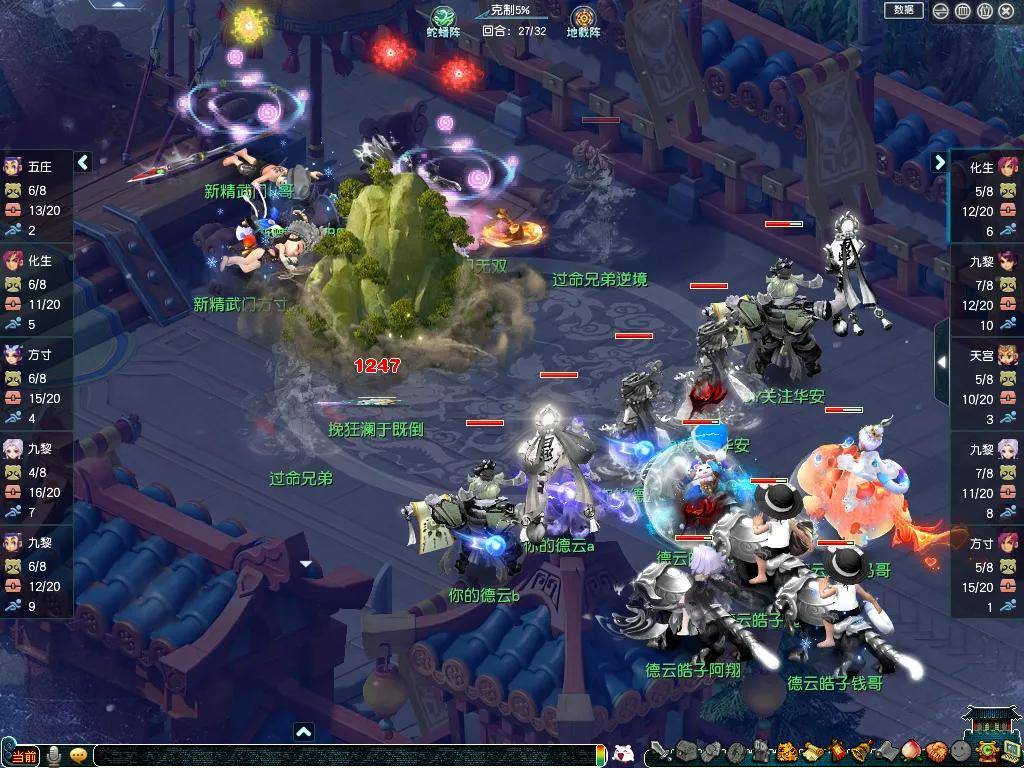Screen dimensions: 1024x768
Task: Open the chat speech bubble icon
Action: pyautogui.click(x=78, y=755)
